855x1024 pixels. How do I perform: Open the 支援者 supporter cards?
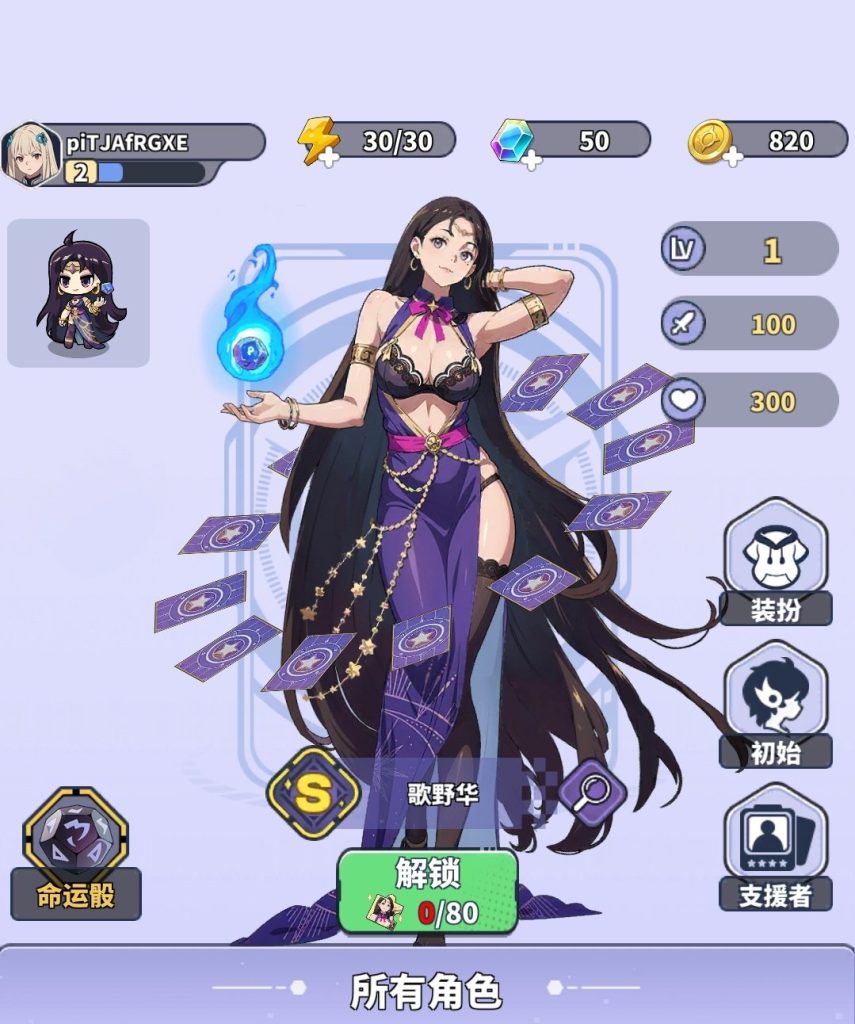tap(775, 848)
